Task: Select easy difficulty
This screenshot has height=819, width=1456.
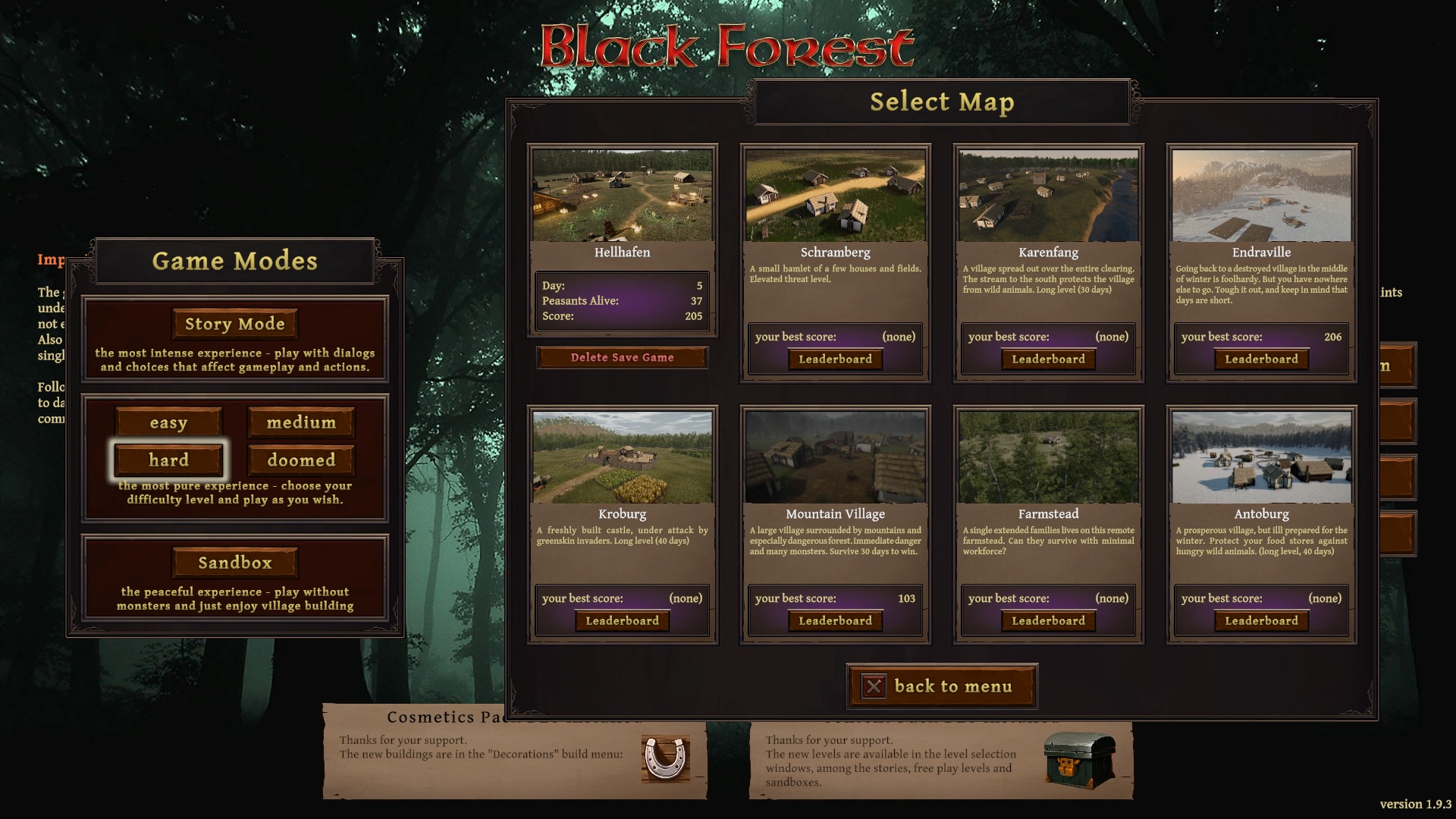Action: click(168, 422)
